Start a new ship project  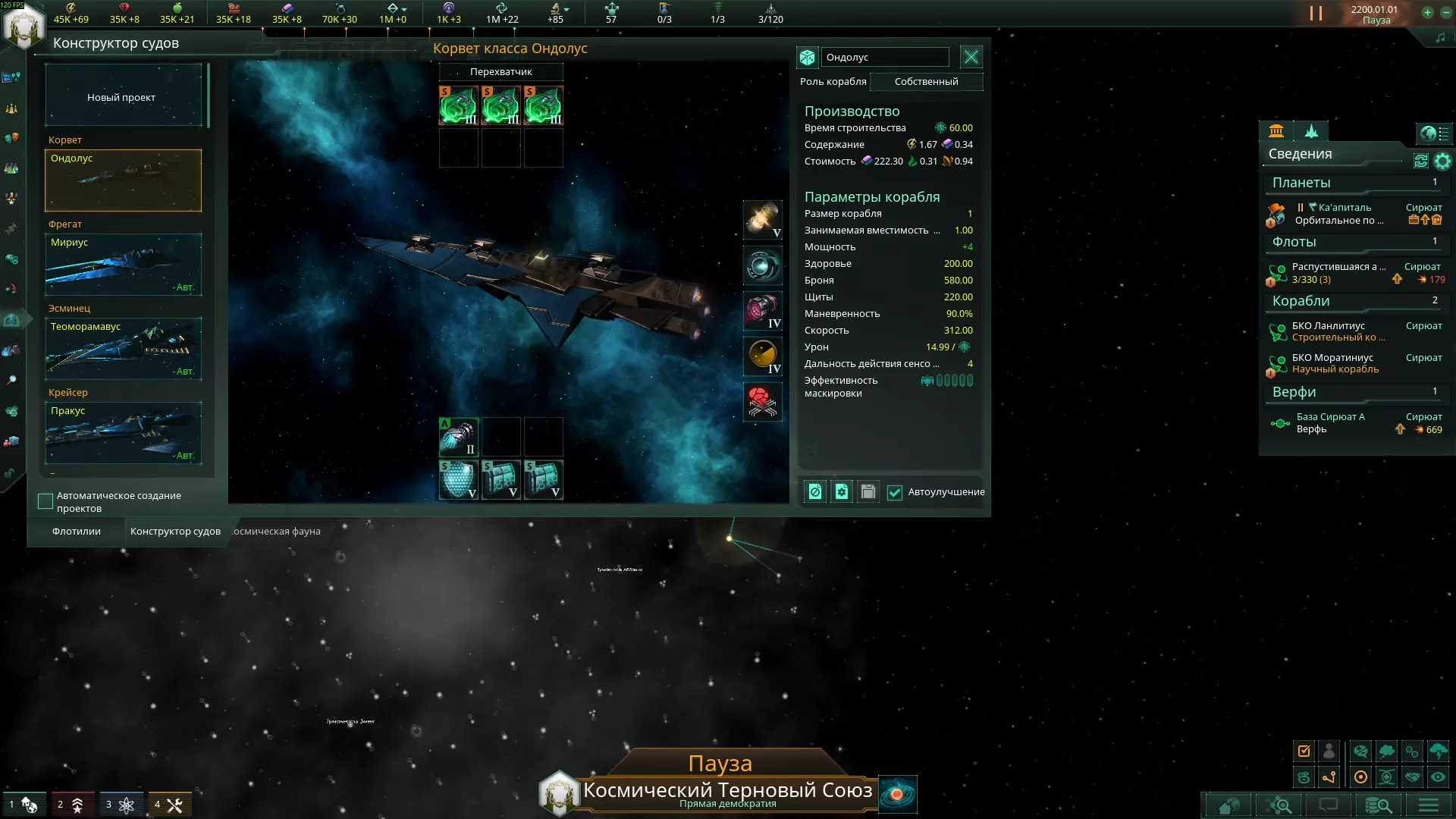point(123,96)
